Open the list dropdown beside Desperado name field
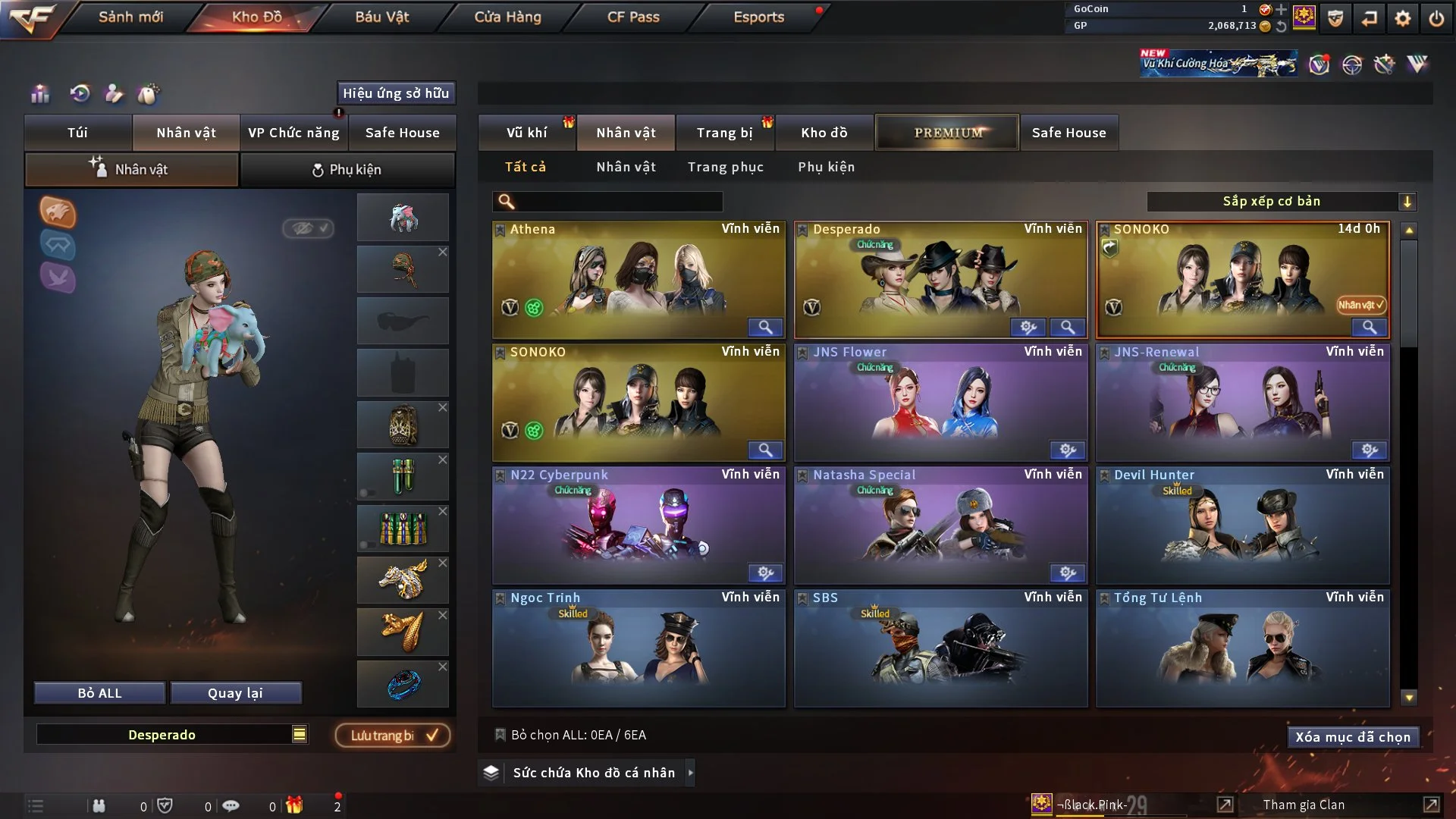This screenshot has height=819, width=1456. click(x=300, y=734)
